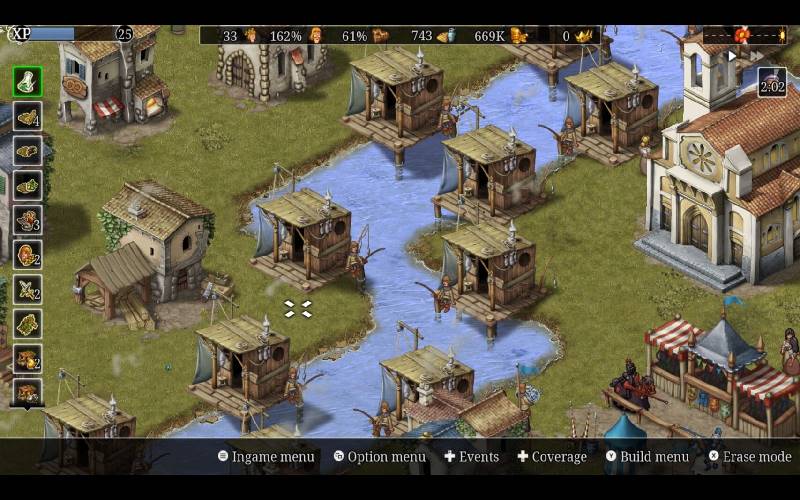
Task: Click the XP level 25 badge
Action: (x=124, y=34)
